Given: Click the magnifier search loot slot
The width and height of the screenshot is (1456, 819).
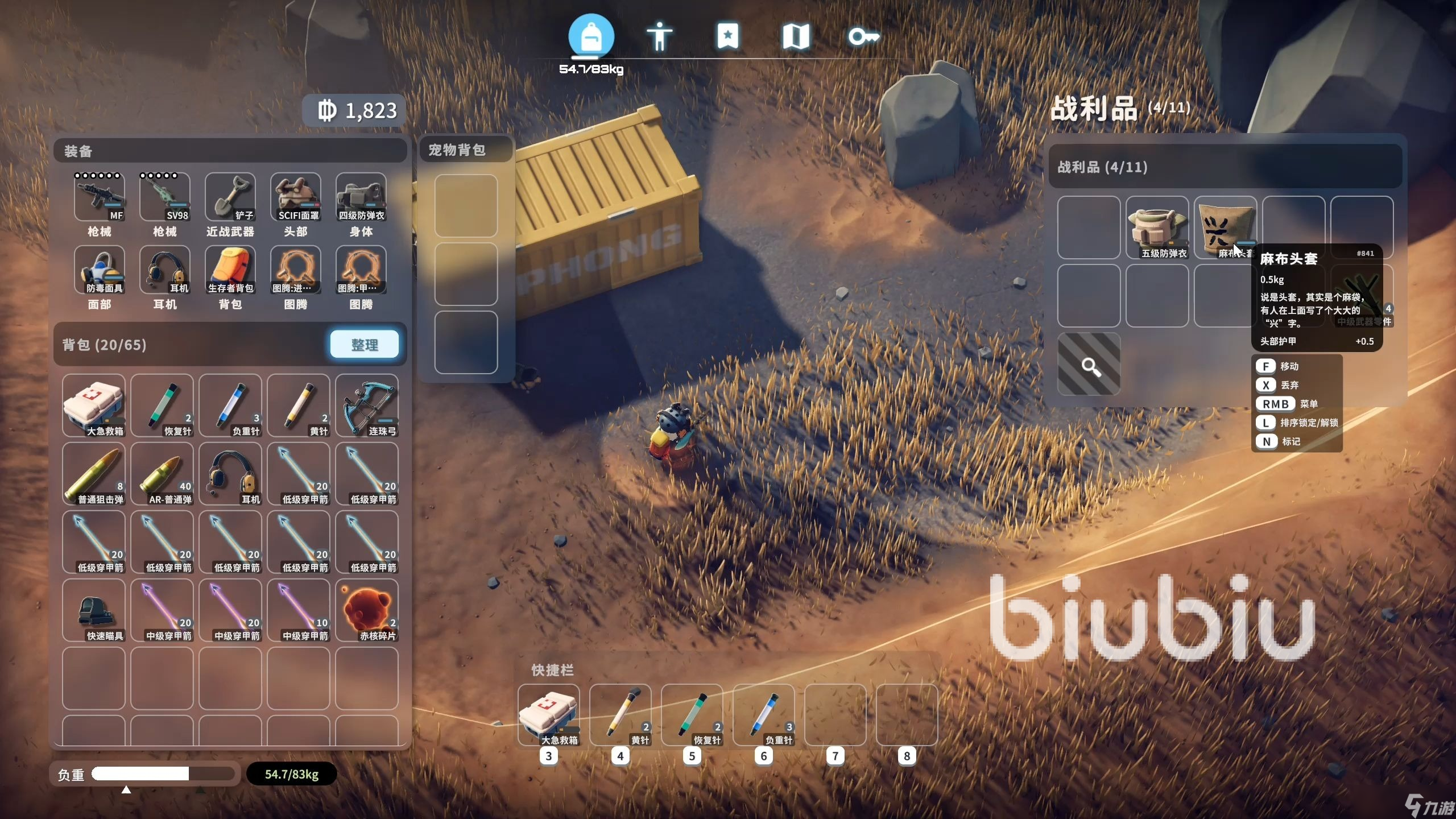Looking at the screenshot, I should 1089,364.
